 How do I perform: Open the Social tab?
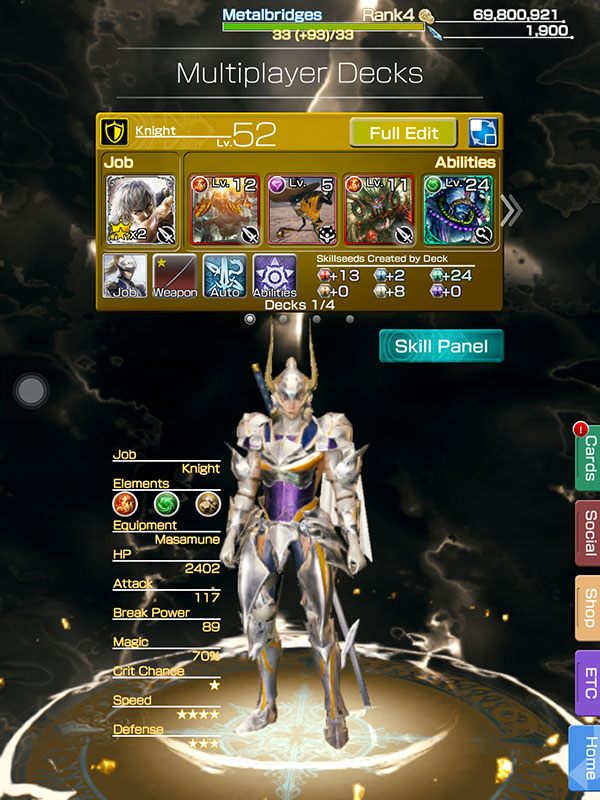[588, 532]
